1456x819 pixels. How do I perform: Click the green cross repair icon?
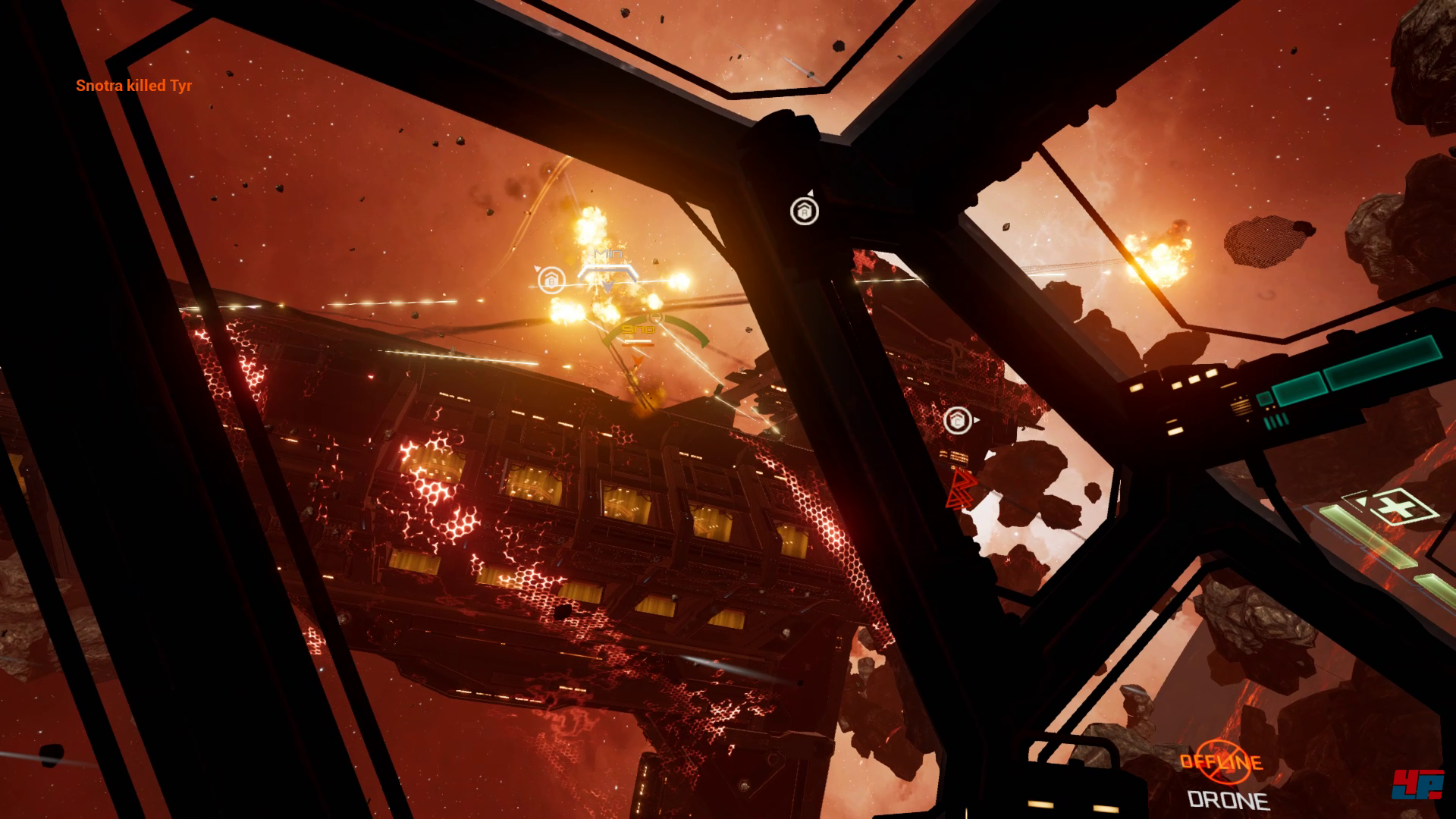[x=1394, y=506]
